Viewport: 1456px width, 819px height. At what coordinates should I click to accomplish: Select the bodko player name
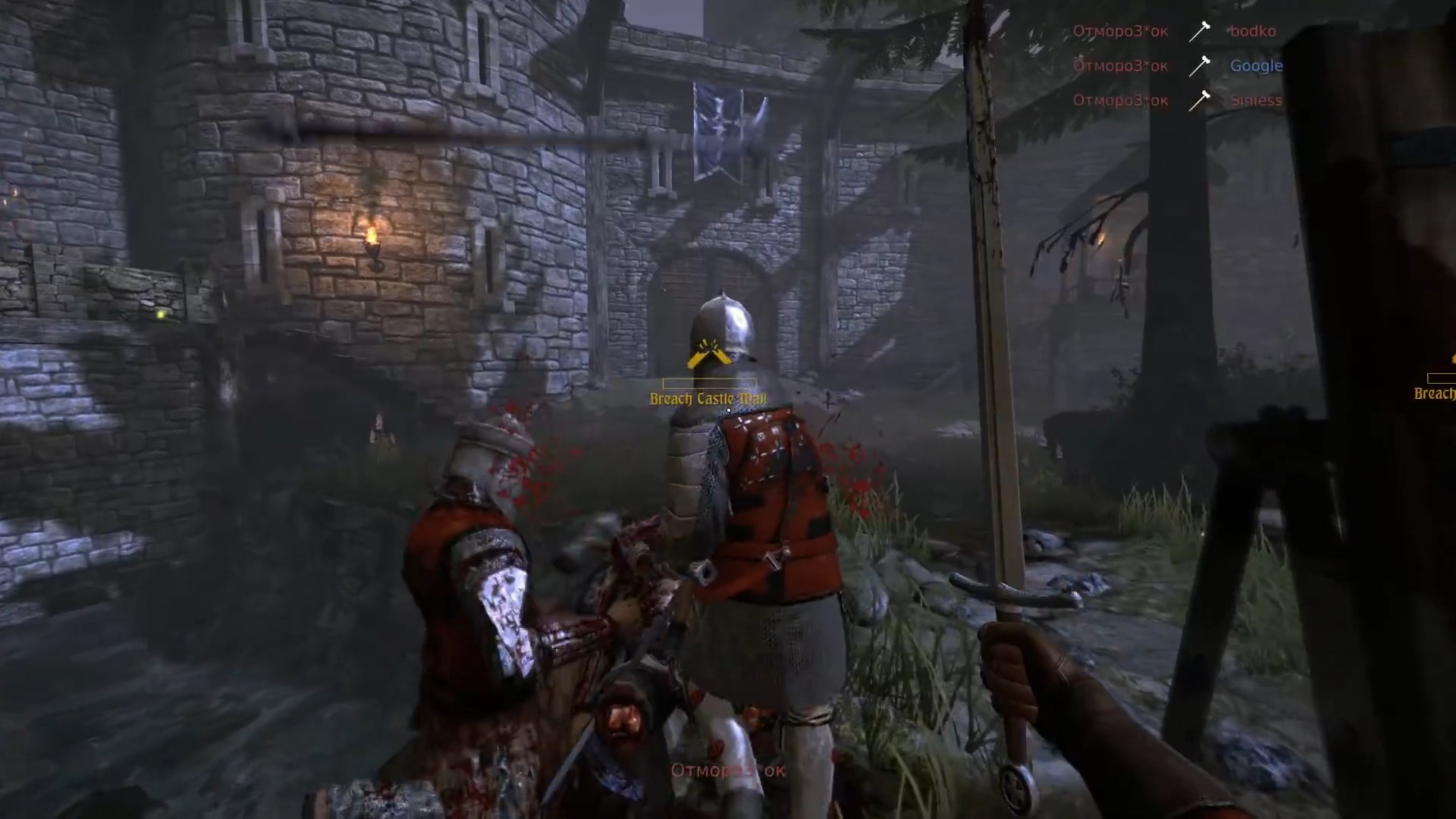(x=1251, y=32)
